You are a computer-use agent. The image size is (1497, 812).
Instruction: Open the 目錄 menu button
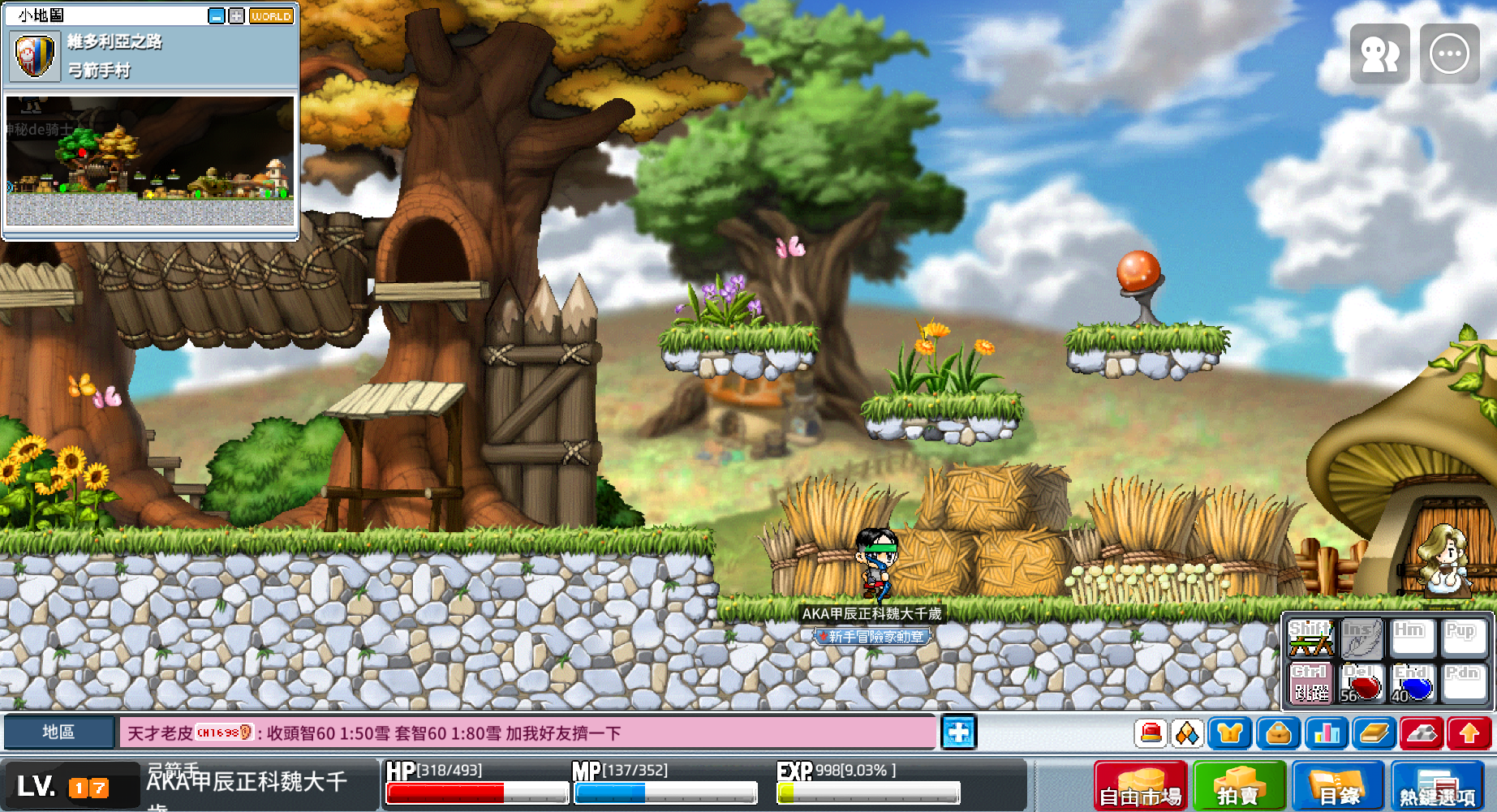1338,786
